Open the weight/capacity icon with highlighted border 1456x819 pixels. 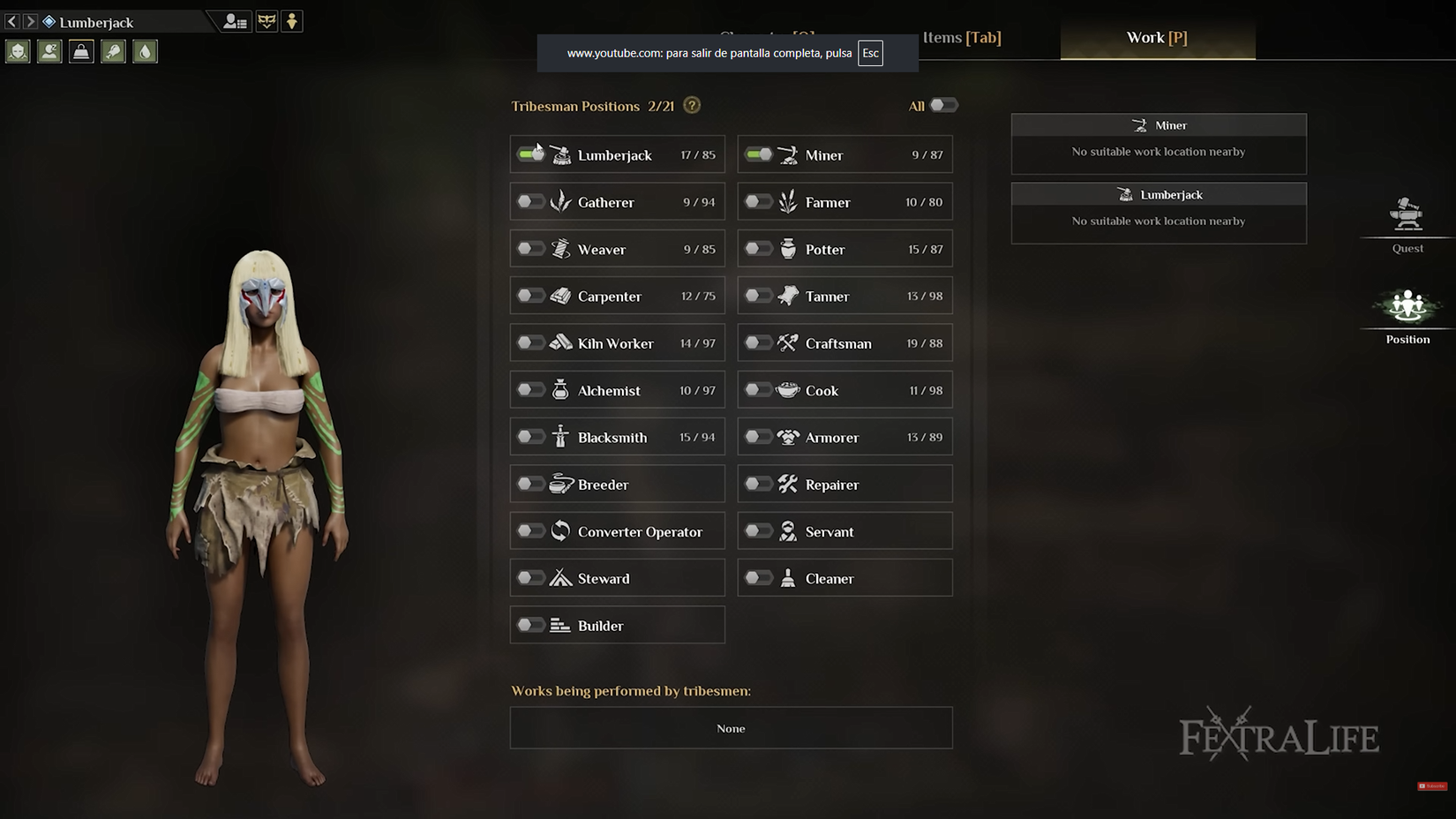pyautogui.click(x=81, y=50)
